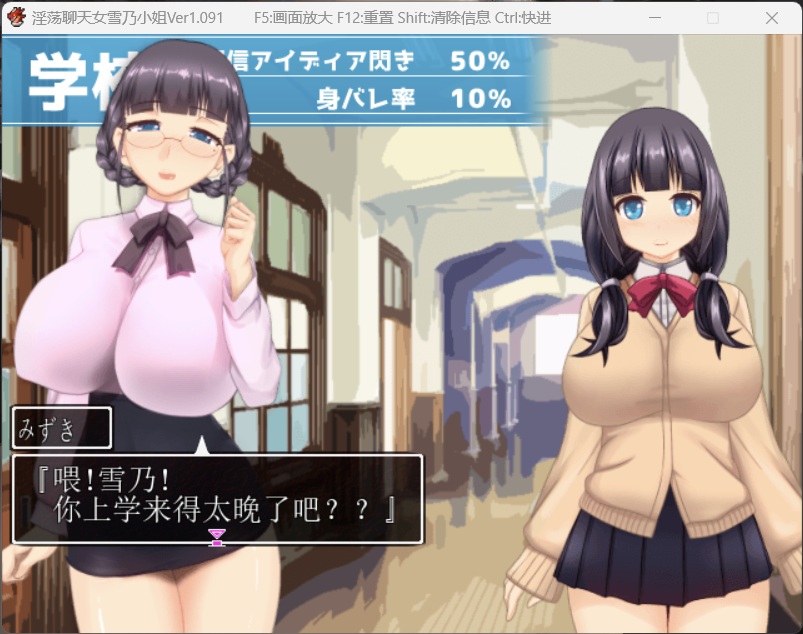Advance the dialogue via the pink continue arrow
This screenshot has height=634, width=803.
click(217, 538)
